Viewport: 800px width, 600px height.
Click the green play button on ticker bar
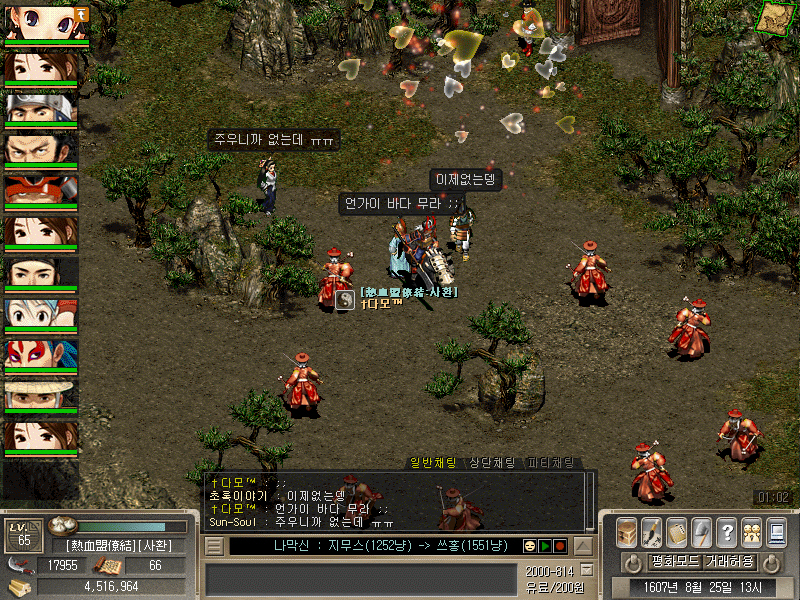545,546
